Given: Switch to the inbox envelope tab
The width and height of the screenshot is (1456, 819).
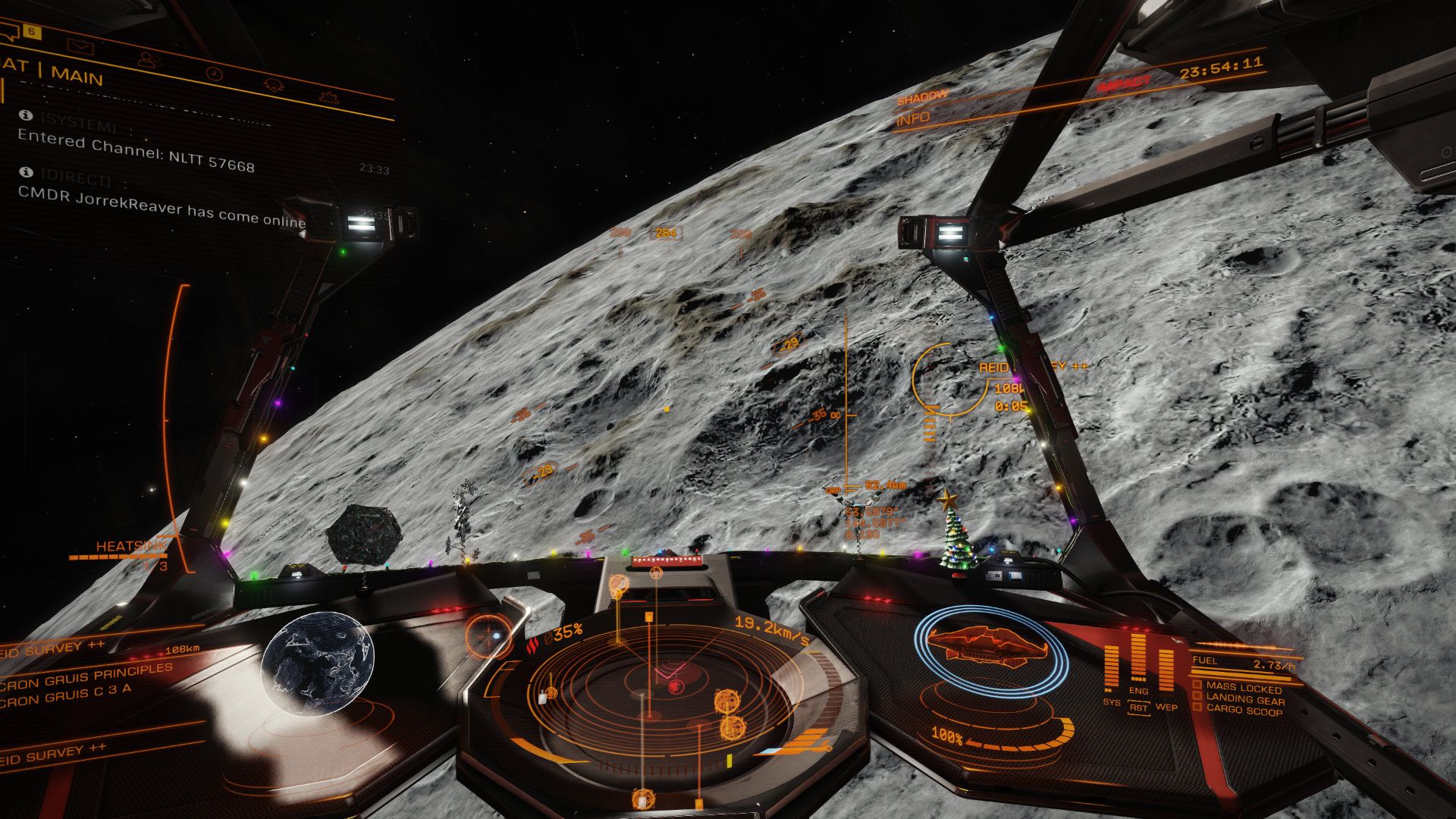Looking at the screenshot, I should (x=80, y=46).
